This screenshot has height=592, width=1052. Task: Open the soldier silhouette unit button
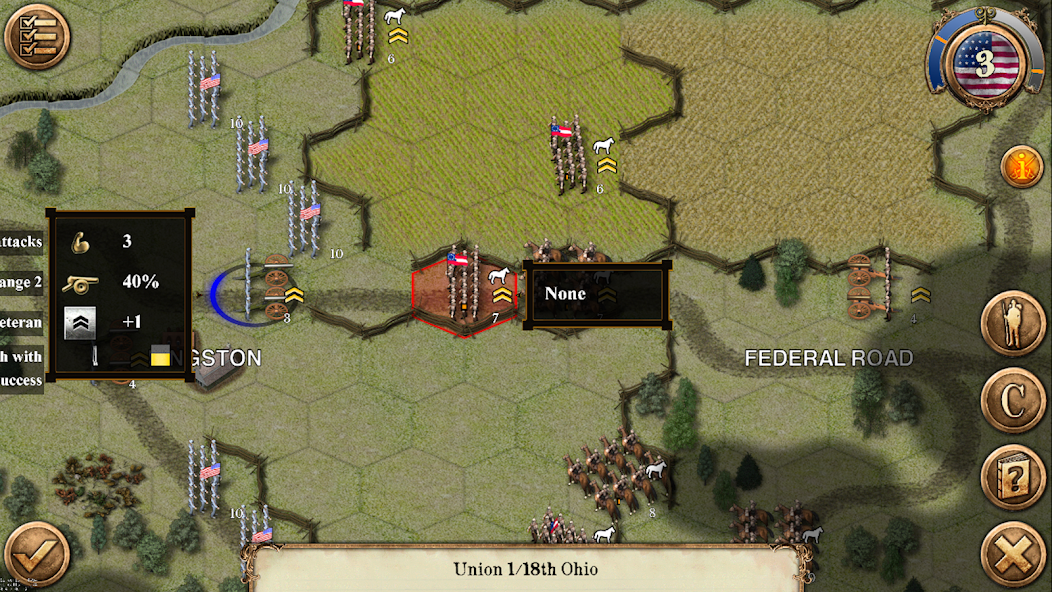tap(1013, 324)
